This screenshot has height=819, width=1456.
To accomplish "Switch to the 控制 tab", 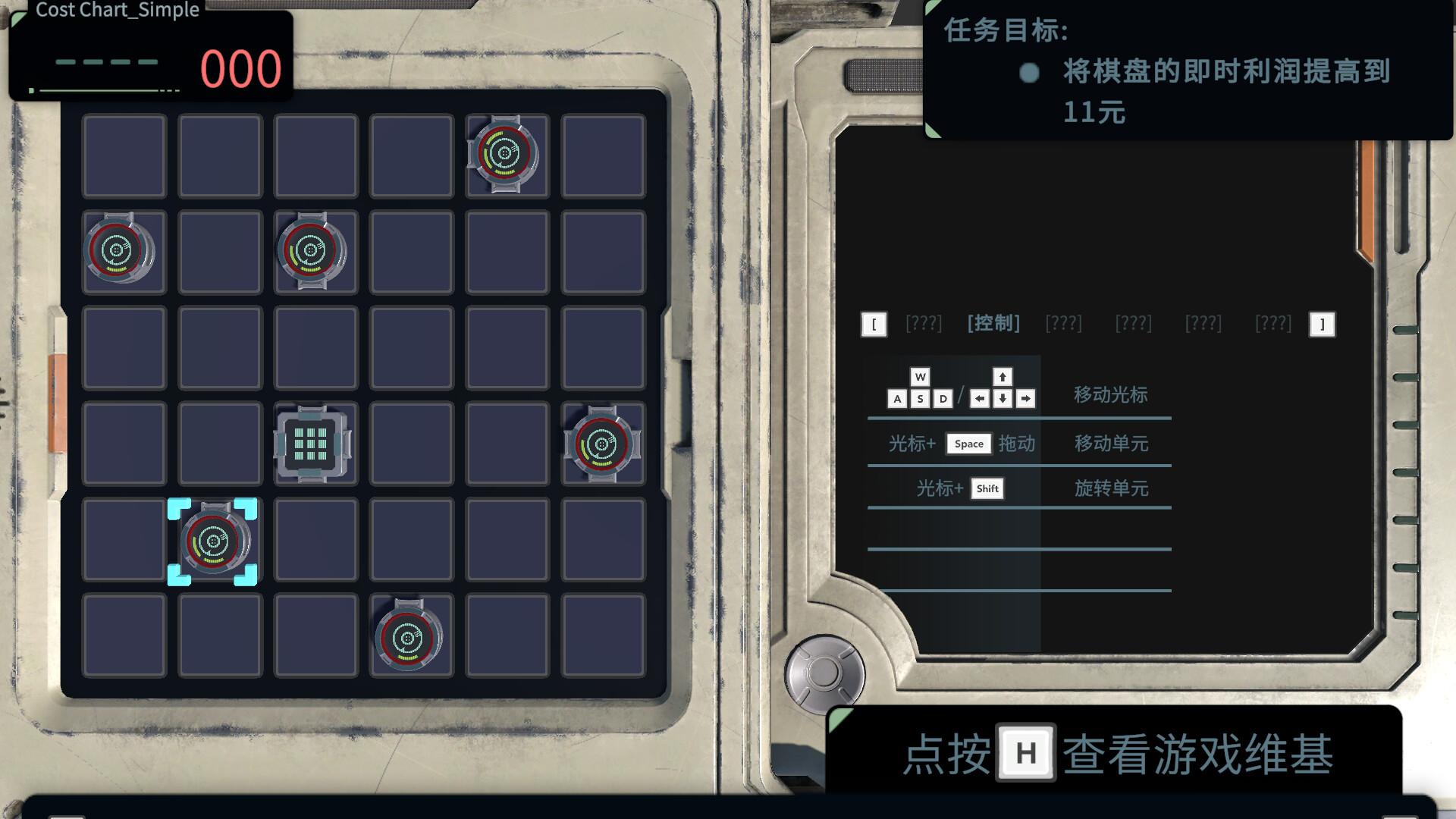I will pos(993,323).
